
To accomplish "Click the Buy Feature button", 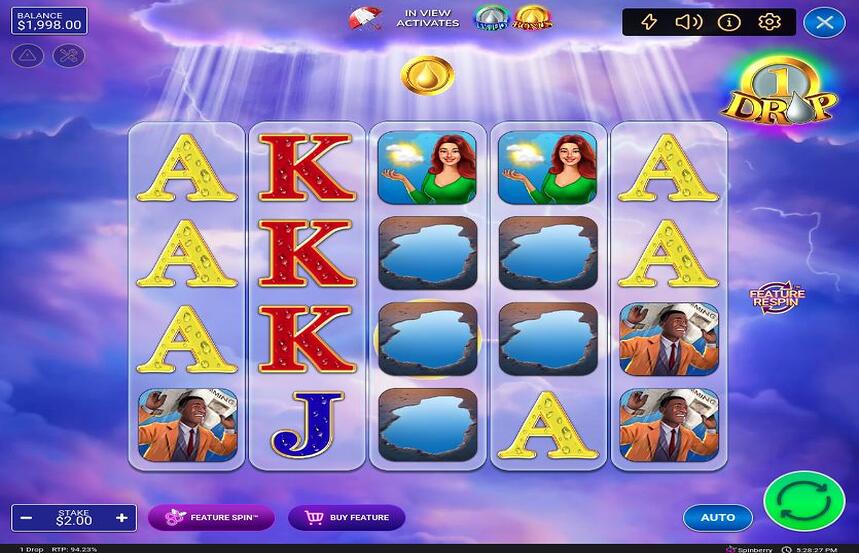I will (x=347, y=517).
